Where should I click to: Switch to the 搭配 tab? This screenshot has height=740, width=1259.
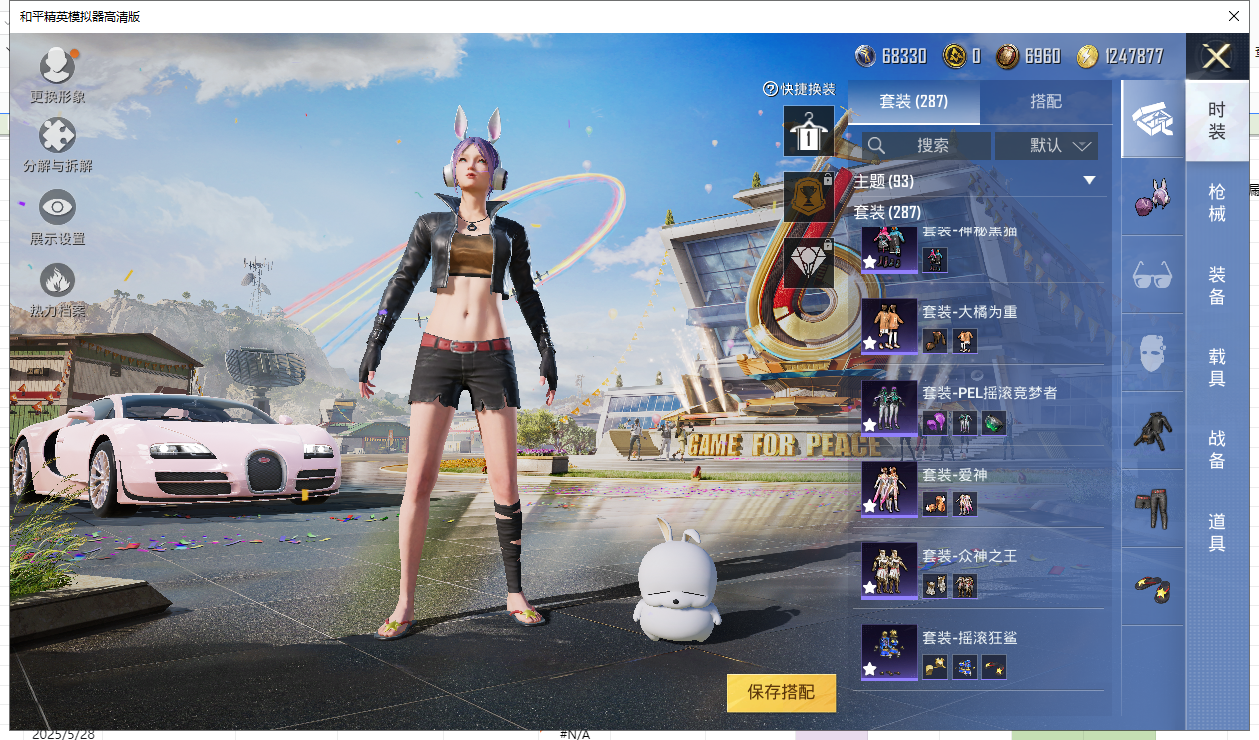[1045, 102]
